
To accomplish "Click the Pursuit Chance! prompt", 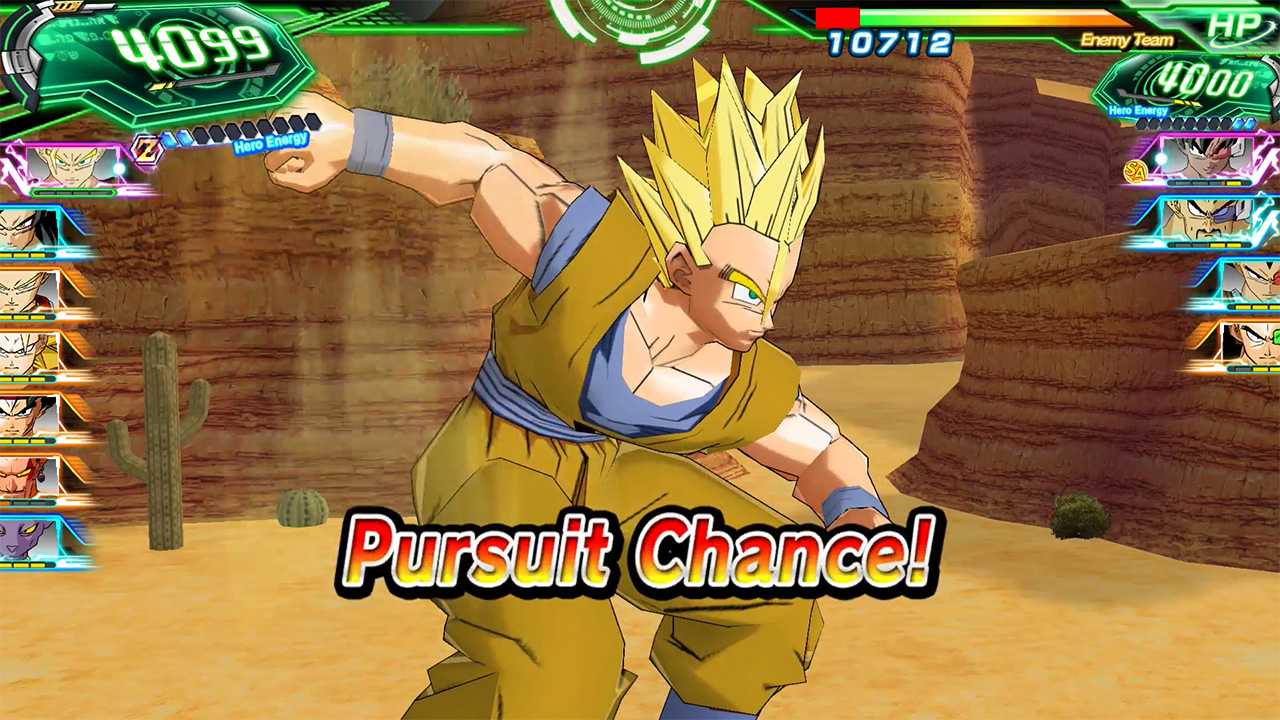I will (x=640, y=555).
